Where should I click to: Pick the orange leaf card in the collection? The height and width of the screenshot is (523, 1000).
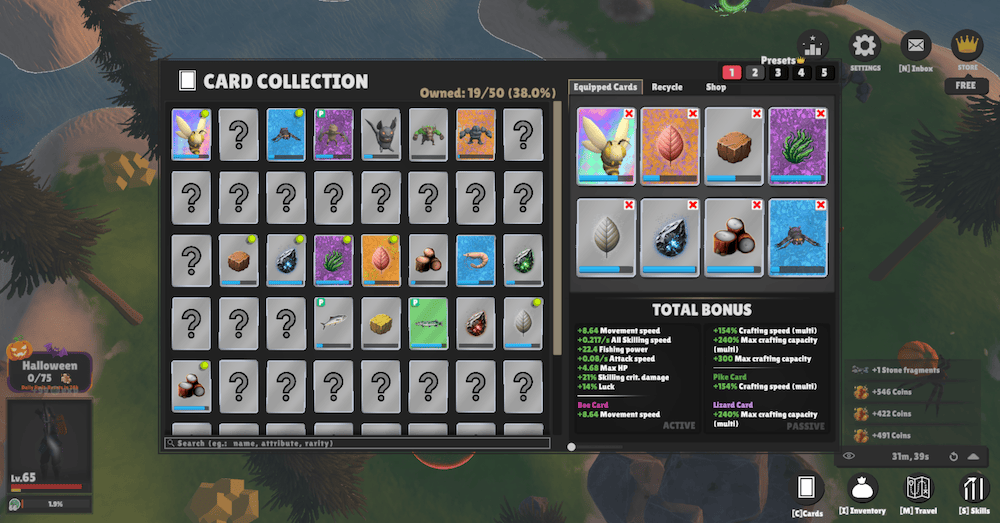tap(380, 259)
